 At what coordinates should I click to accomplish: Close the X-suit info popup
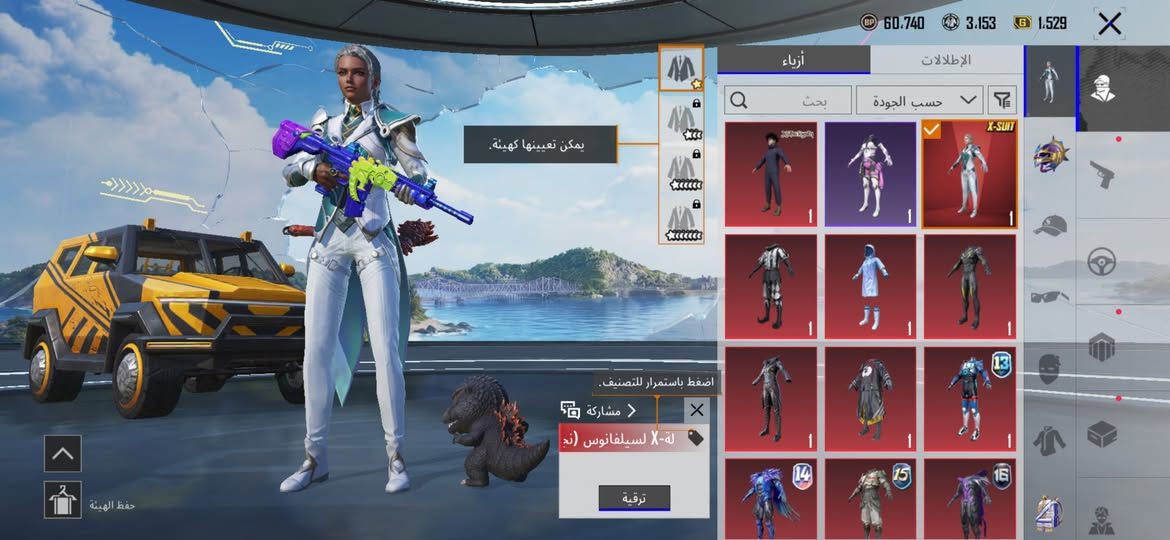click(697, 410)
